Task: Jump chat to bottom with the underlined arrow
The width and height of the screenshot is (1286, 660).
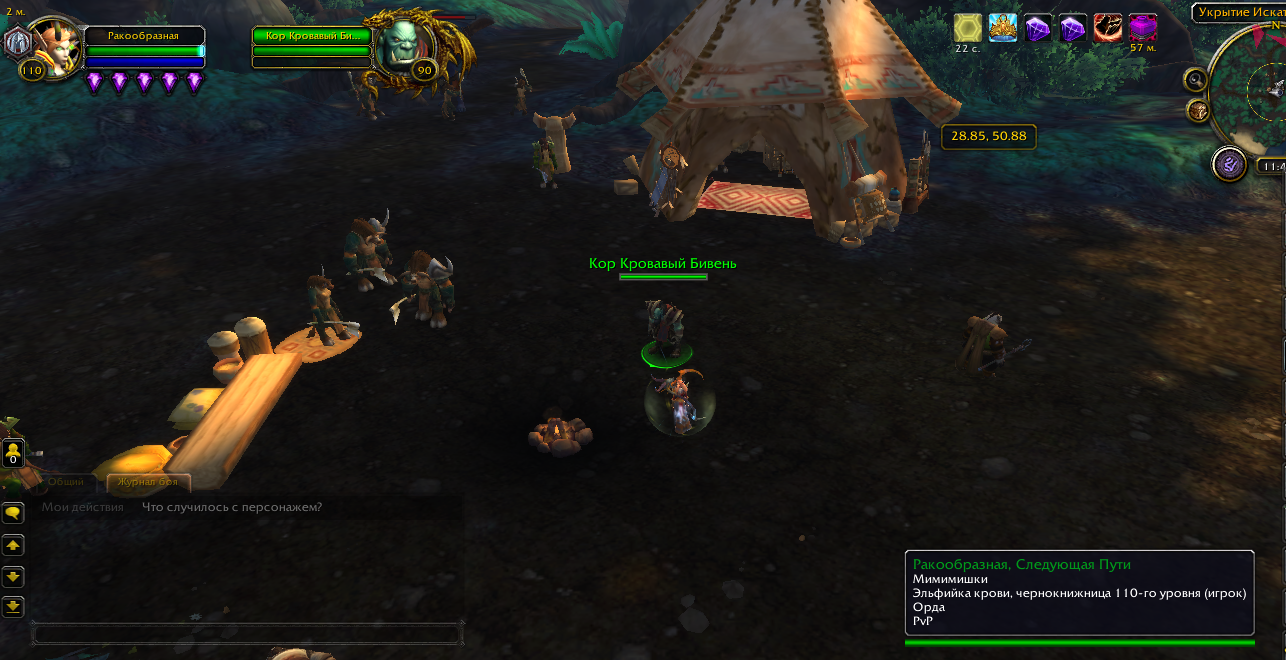Action: click(x=13, y=606)
